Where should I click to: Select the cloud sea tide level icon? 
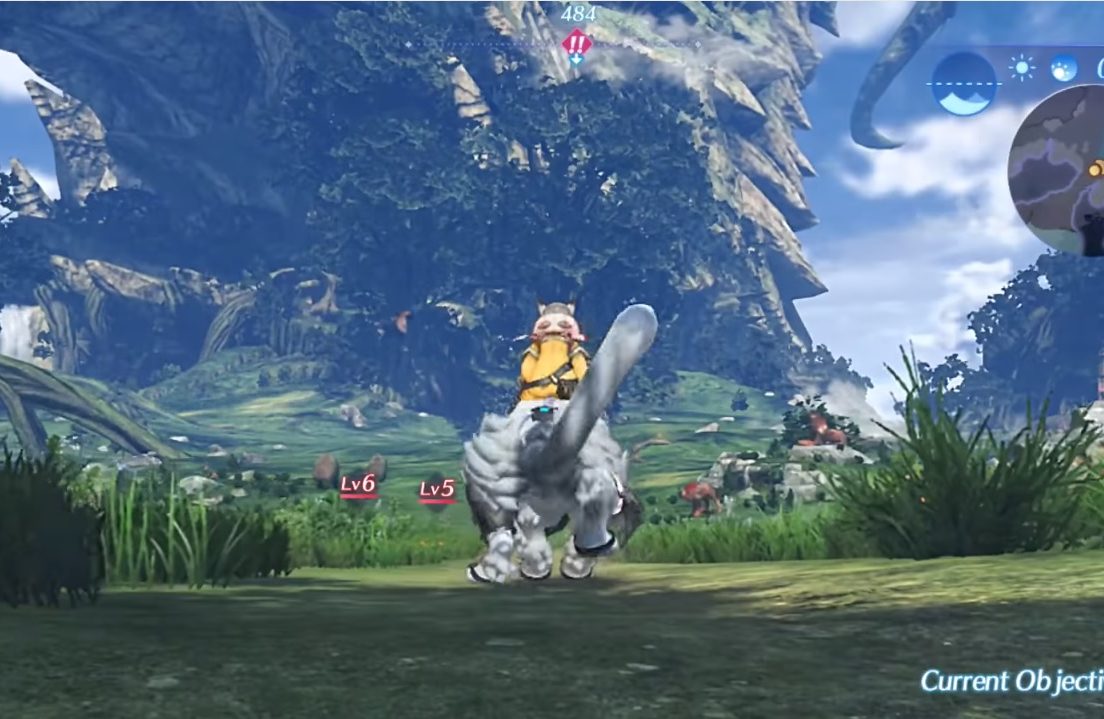pos(964,83)
